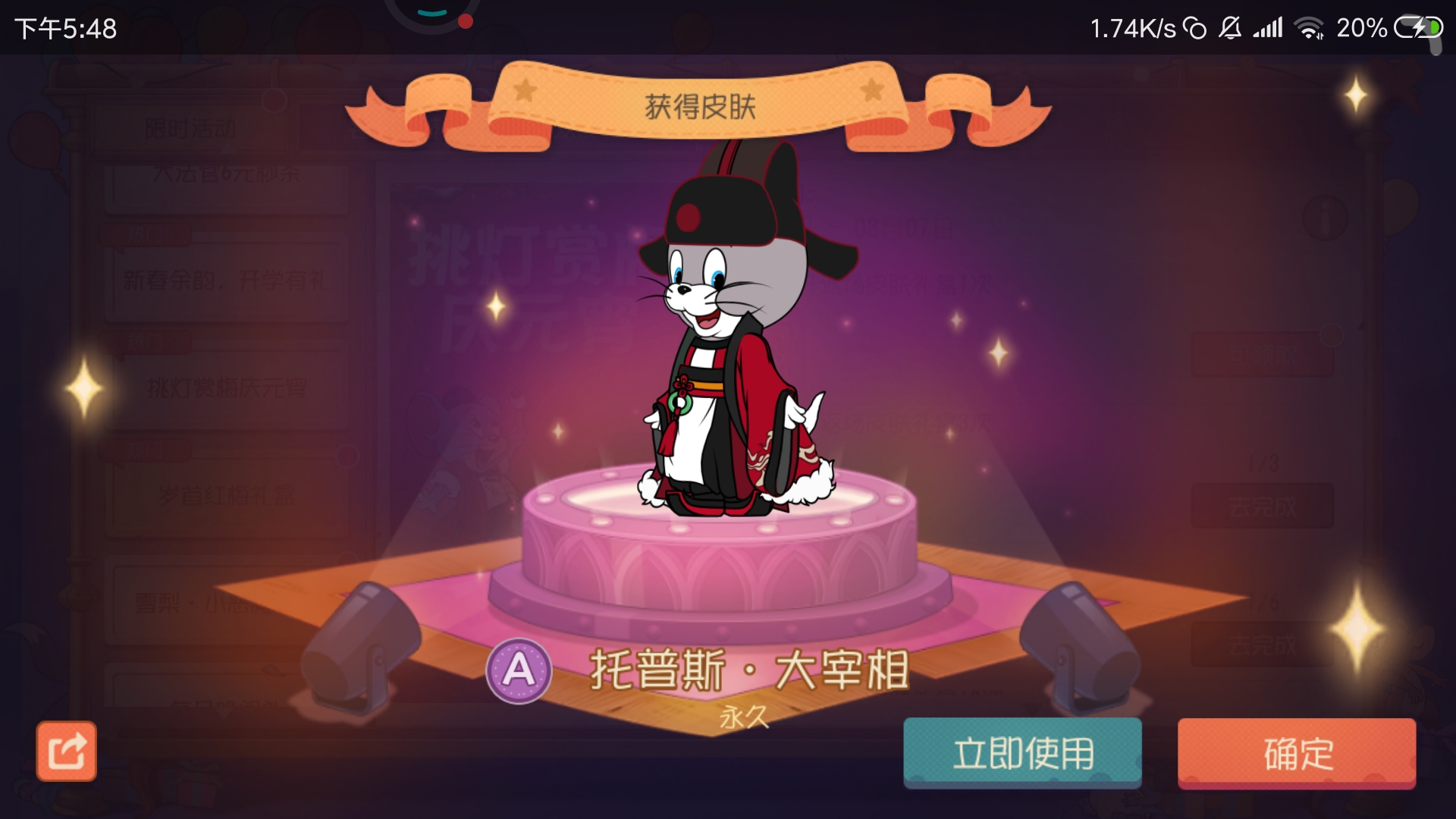The height and width of the screenshot is (819, 1456).
Task: Open the 限时活动 tab
Action: pyautogui.click(x=192, y=127)
